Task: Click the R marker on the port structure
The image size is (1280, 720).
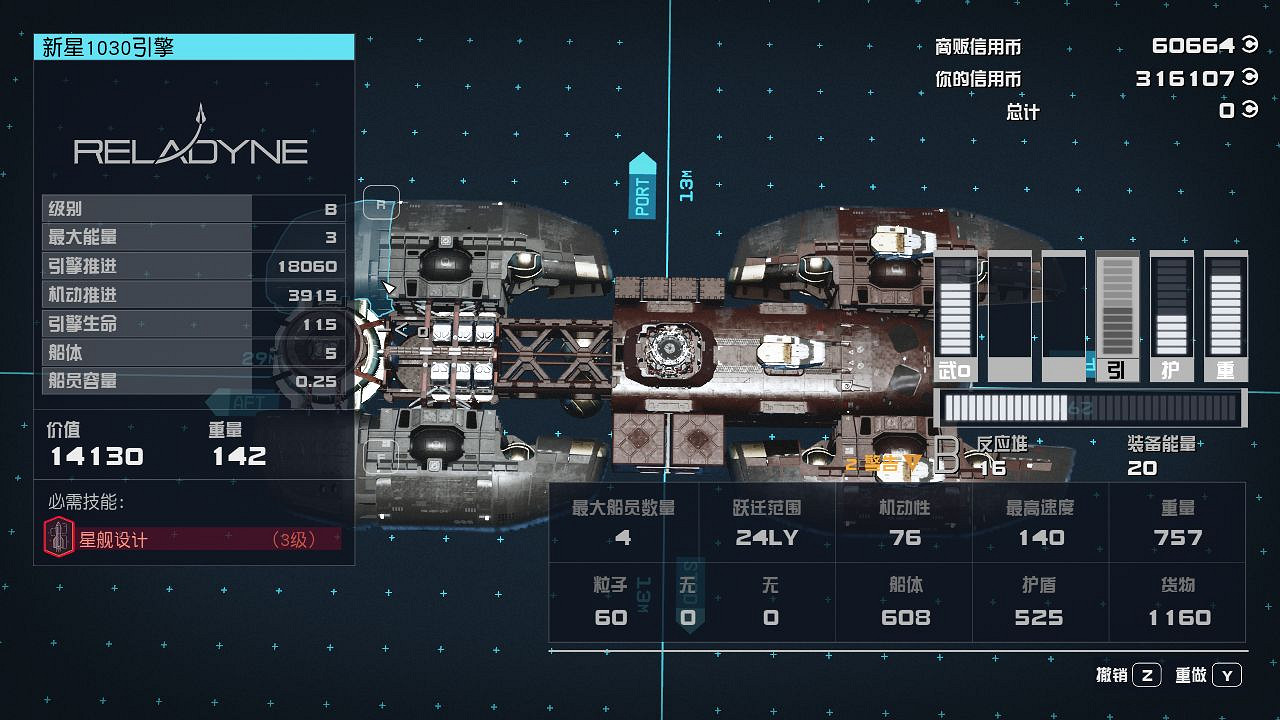Action: pos(383,203)
